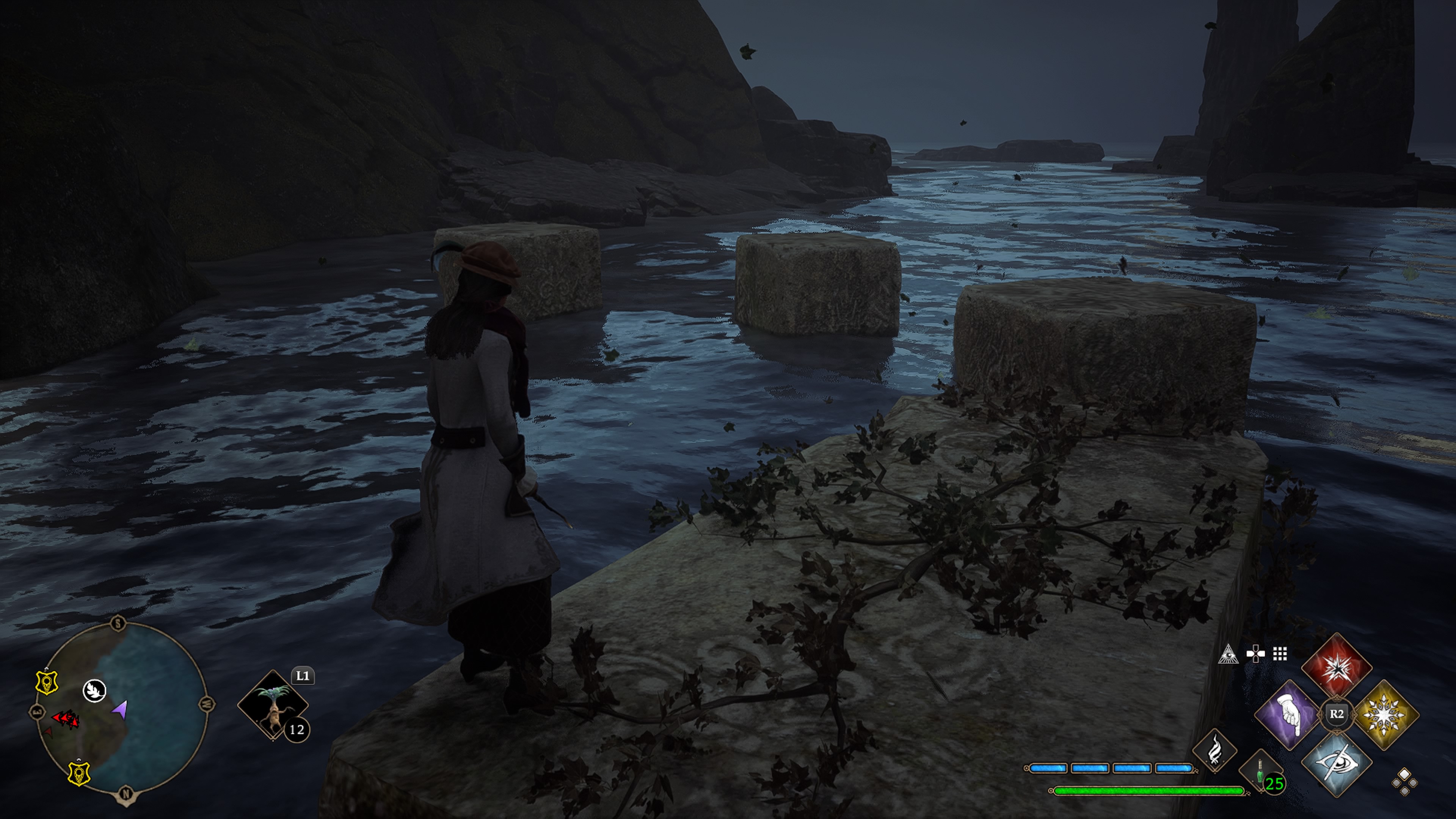Click the four-diamond spell set selector
This screenshot has width=1456, height=819.
pyautogui.click(x=1404, y=782)
